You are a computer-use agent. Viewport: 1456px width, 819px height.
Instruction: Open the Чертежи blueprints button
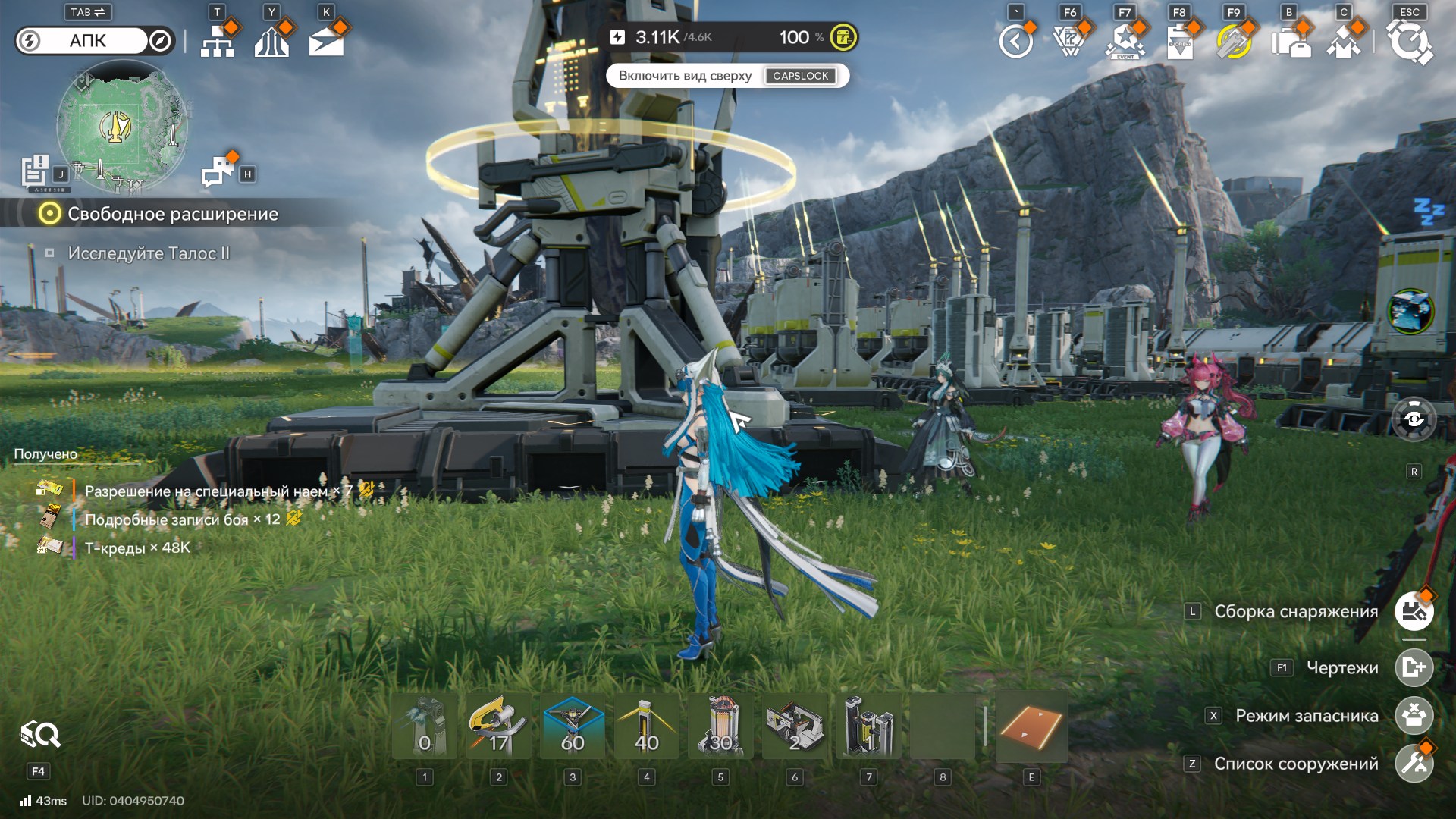click(x=1414, y=668)
